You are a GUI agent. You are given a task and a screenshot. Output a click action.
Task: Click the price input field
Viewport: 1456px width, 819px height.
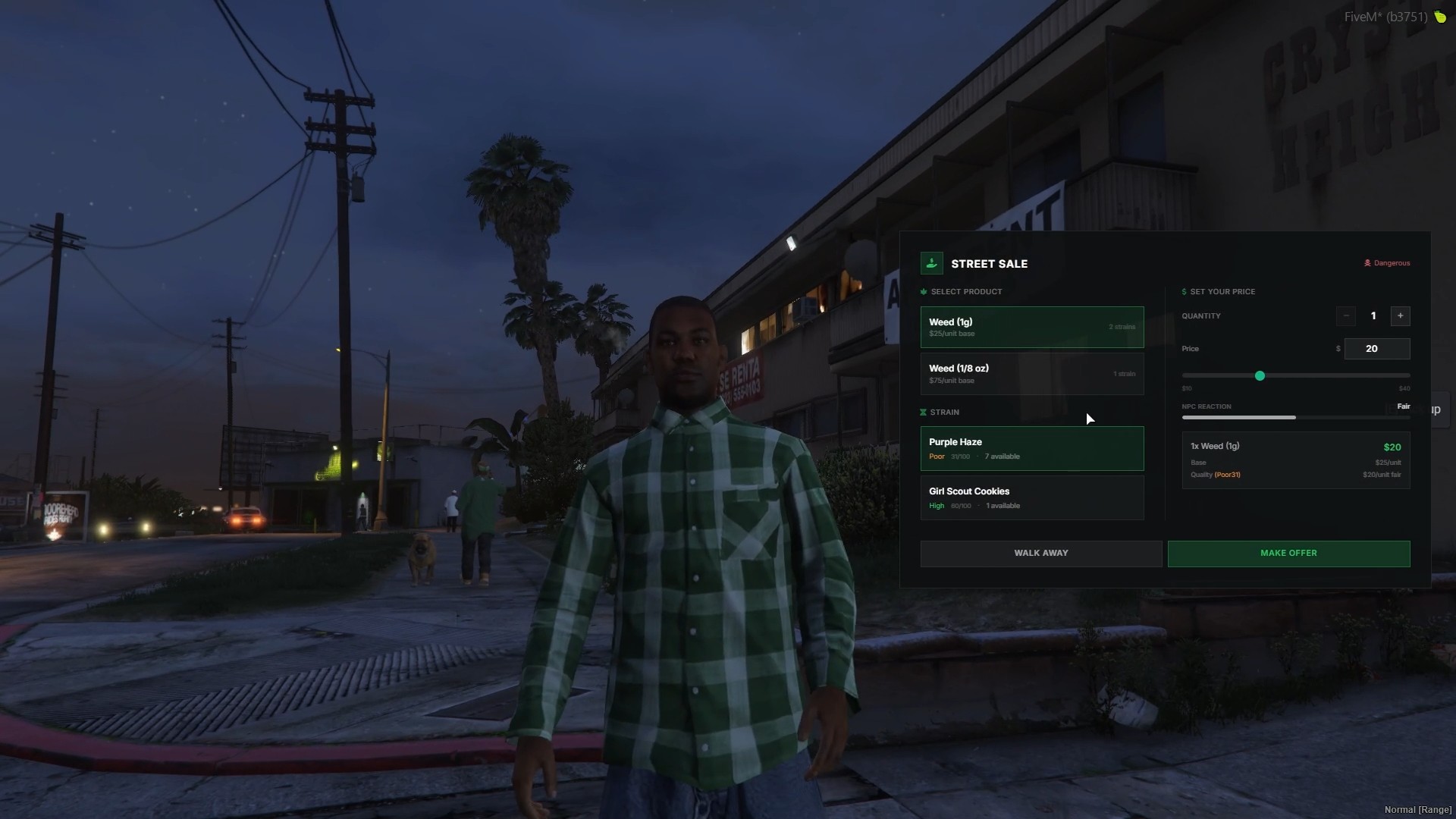pos(1376,349)
